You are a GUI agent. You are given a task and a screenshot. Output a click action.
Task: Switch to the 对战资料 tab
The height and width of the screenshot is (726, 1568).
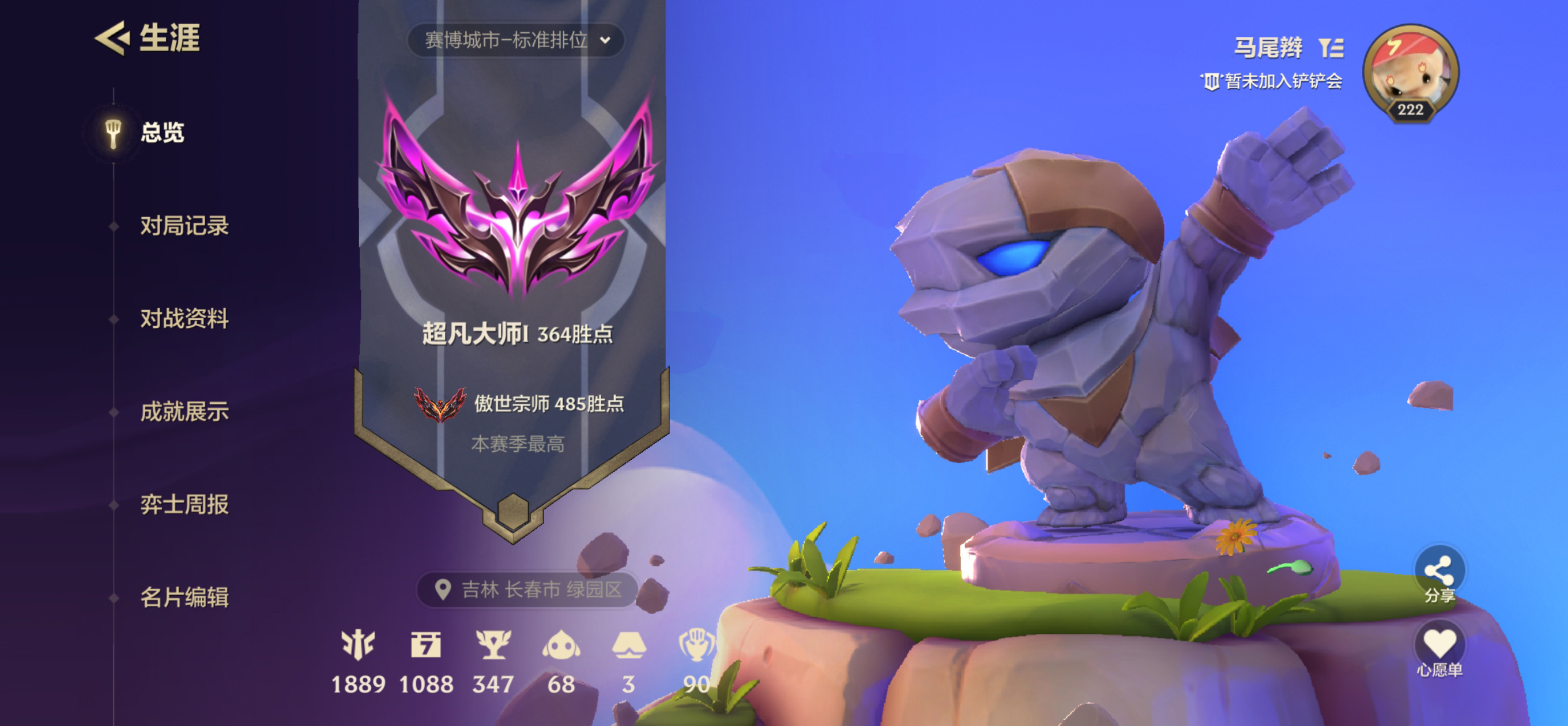pos(184,318)
